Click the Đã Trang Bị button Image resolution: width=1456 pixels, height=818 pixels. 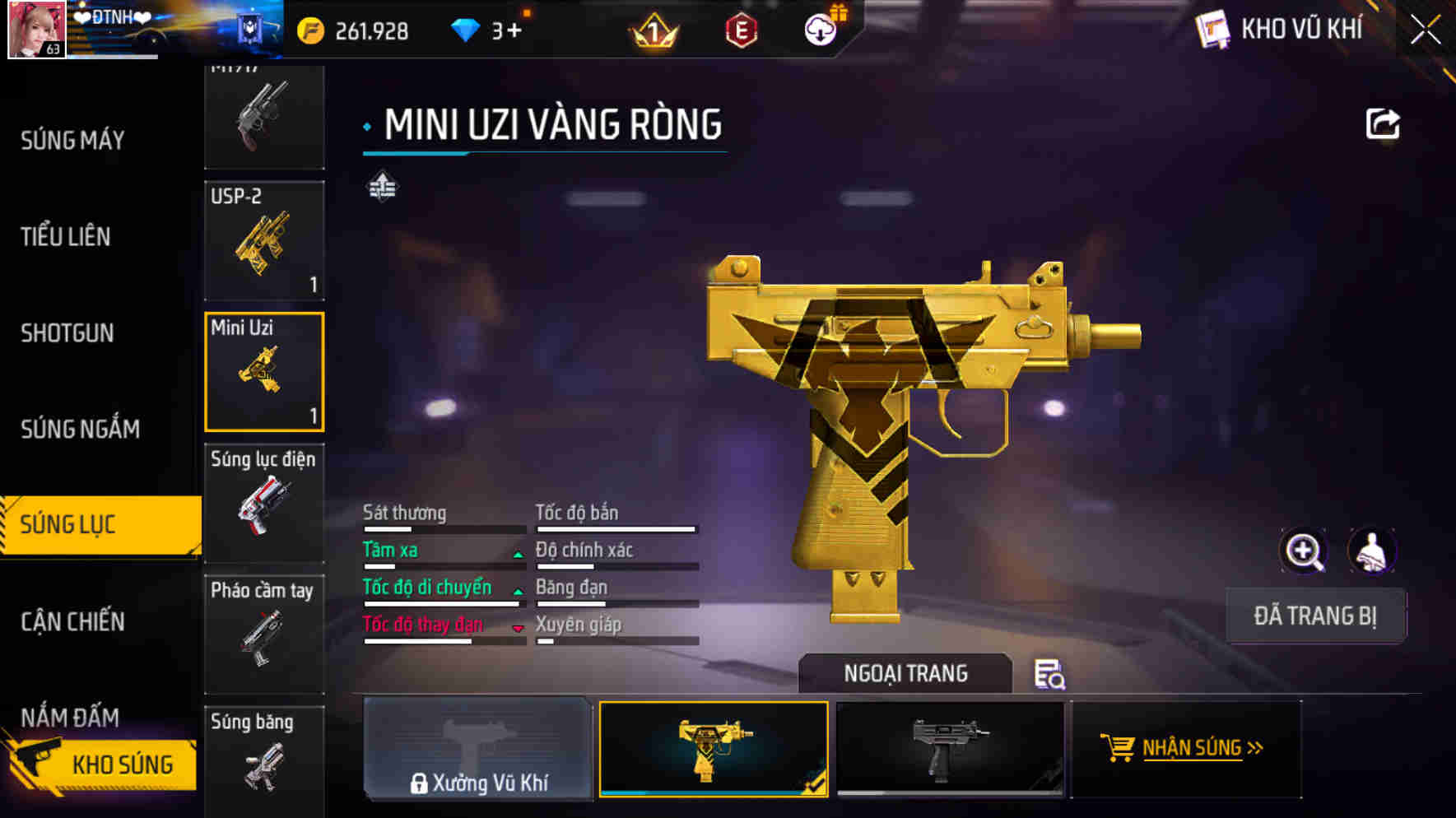(x=1315, y=616)
